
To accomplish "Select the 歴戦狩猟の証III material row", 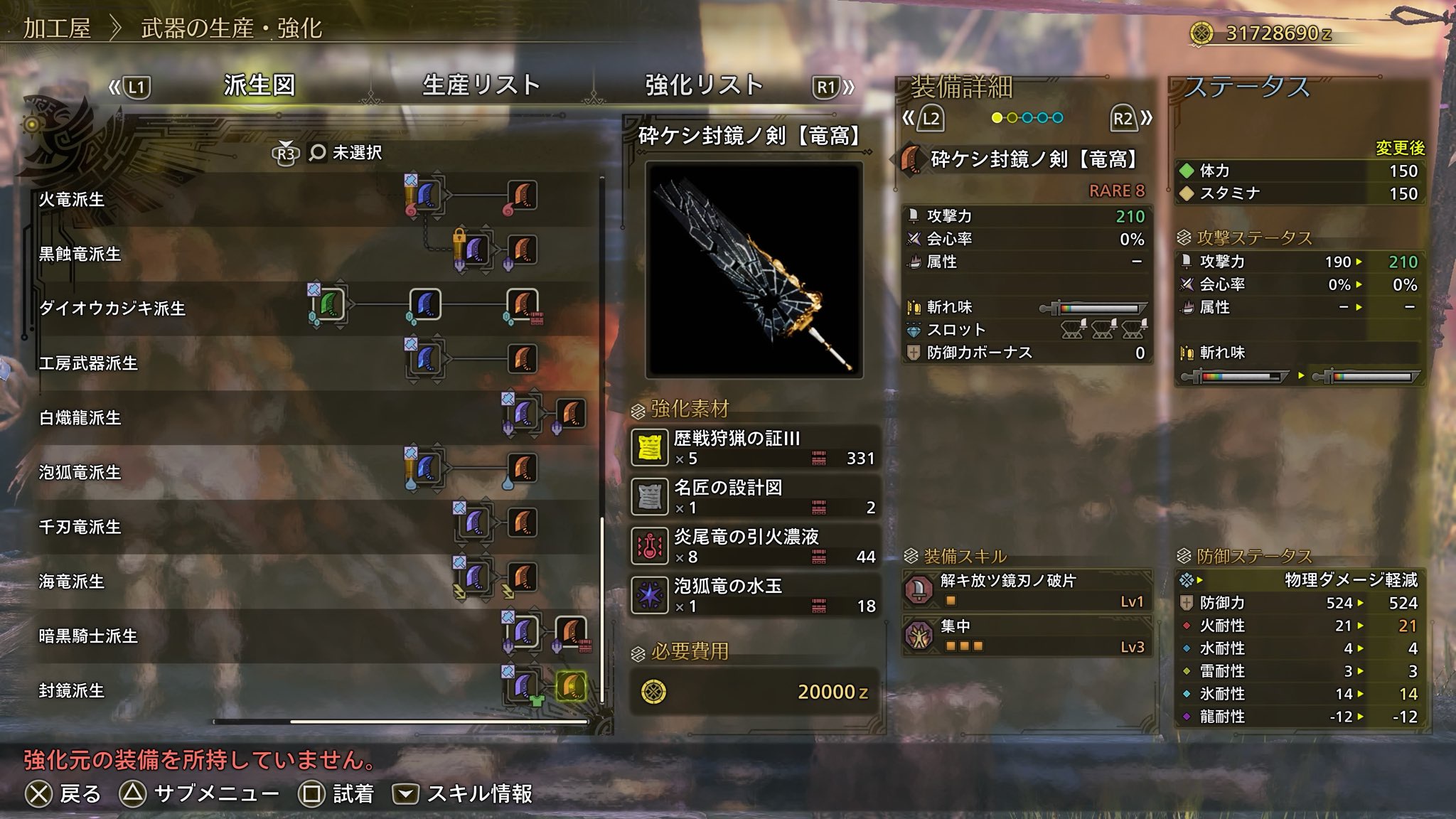I will 755,448.
